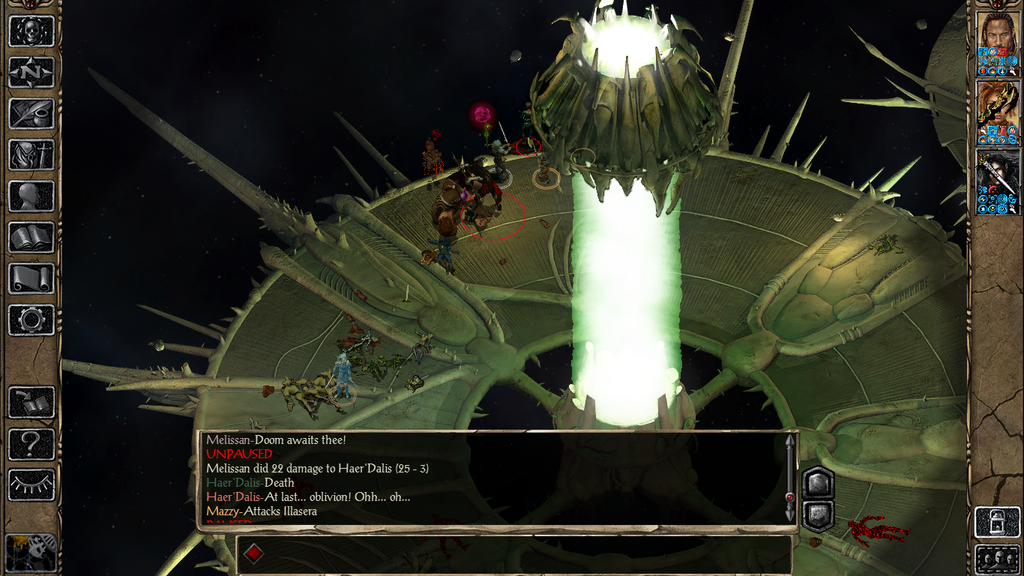
Task: Quick save with the book and hand icon
Action: 31,403
